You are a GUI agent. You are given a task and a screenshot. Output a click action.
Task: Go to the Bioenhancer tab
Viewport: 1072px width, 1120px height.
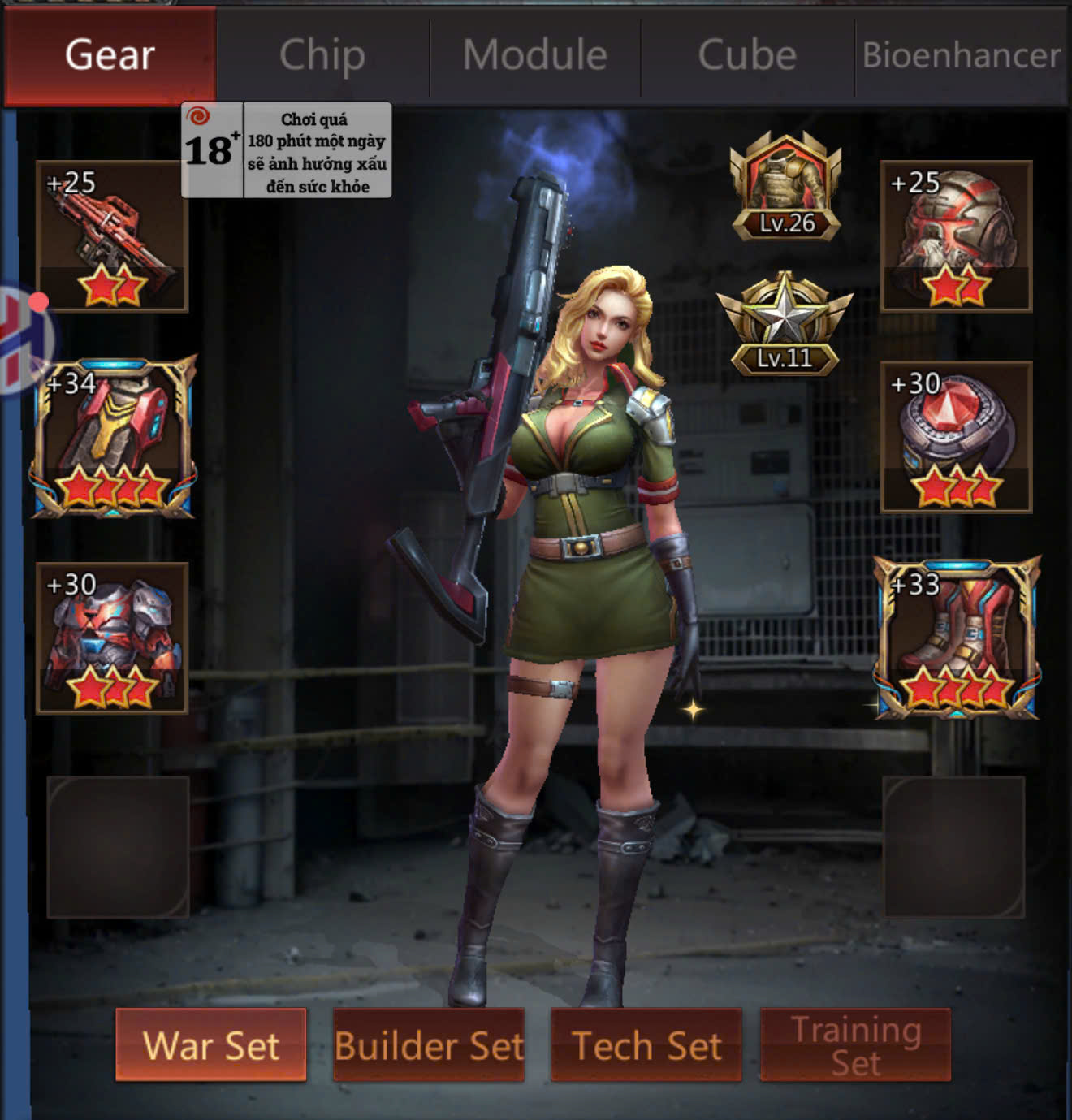pyautogui.click(x=961, y=55)
